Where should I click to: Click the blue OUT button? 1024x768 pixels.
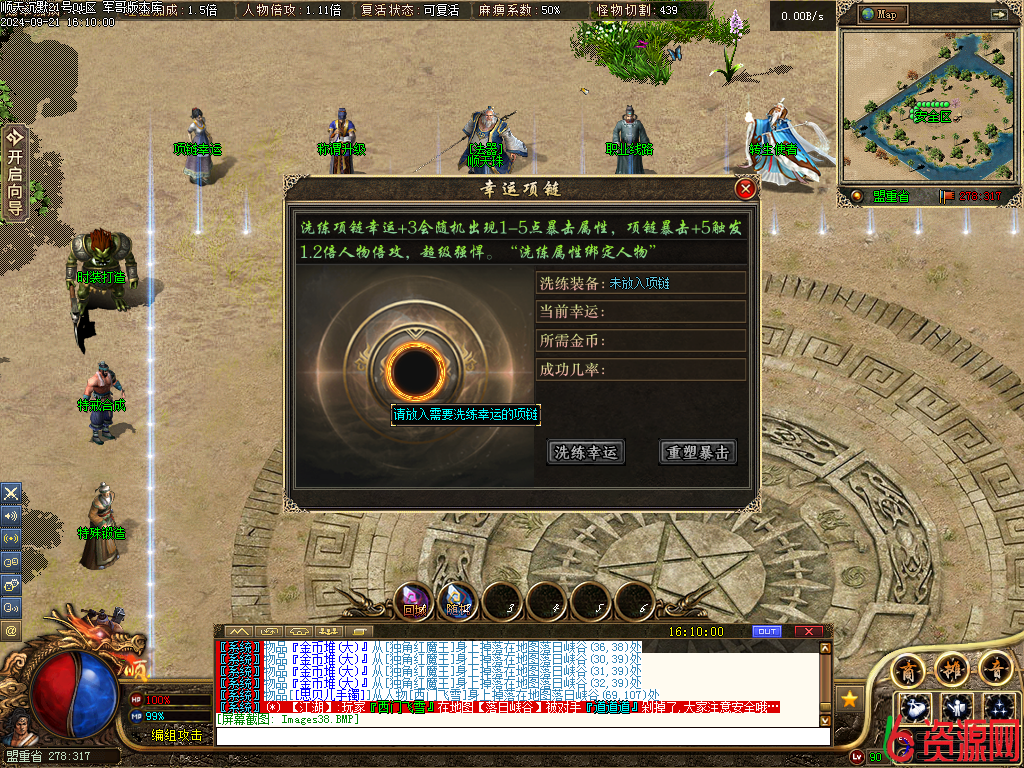point(767,632)
